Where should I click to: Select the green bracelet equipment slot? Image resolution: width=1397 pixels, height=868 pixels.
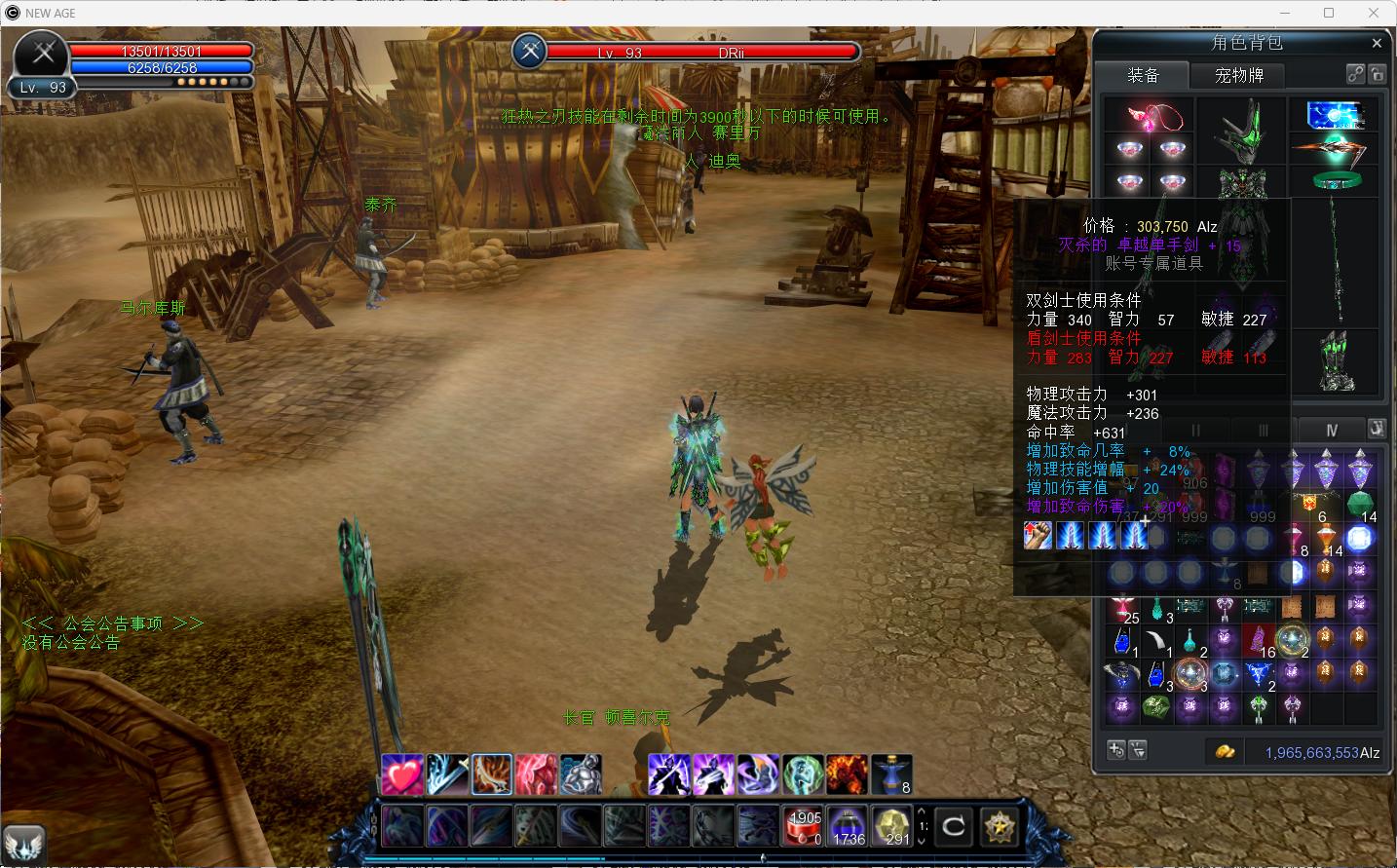click(x=1336, y=180)
